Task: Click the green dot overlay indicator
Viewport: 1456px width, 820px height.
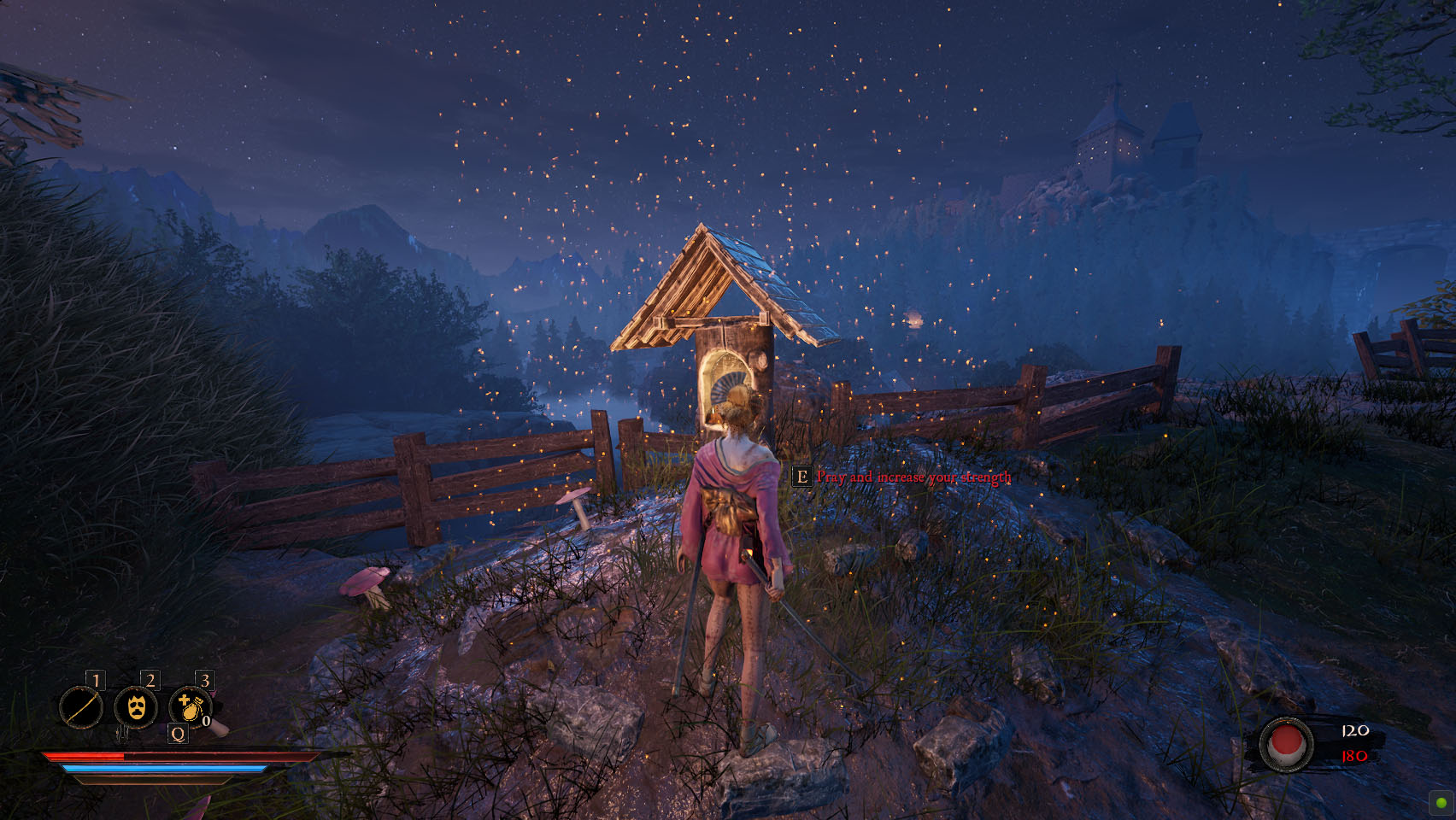Action: tap(1441, 803)
